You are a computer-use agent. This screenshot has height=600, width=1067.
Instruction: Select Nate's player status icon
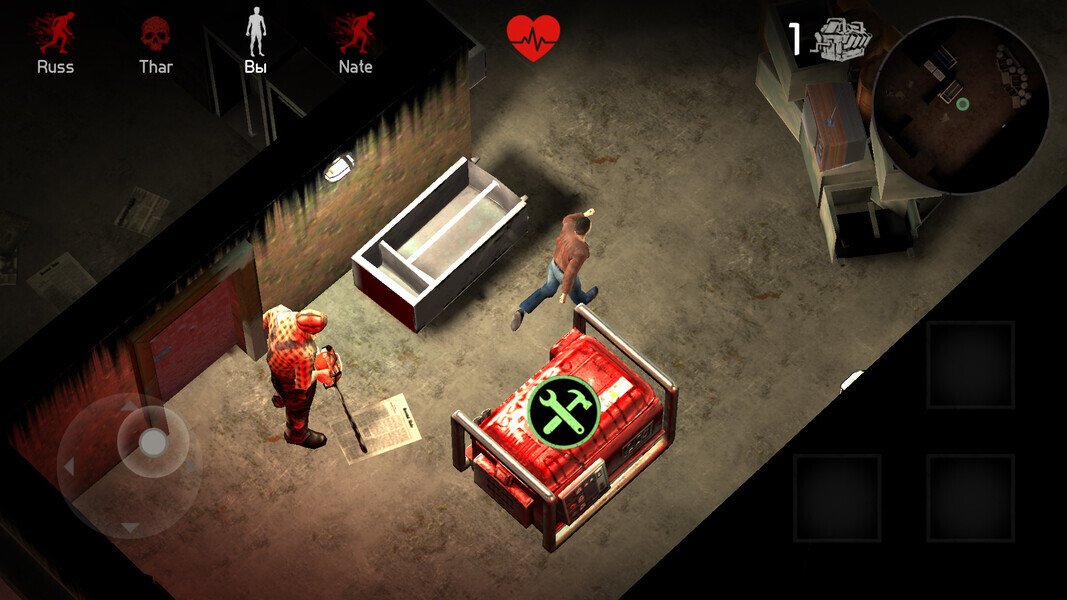pyautogui.click(x=355, y=34)
